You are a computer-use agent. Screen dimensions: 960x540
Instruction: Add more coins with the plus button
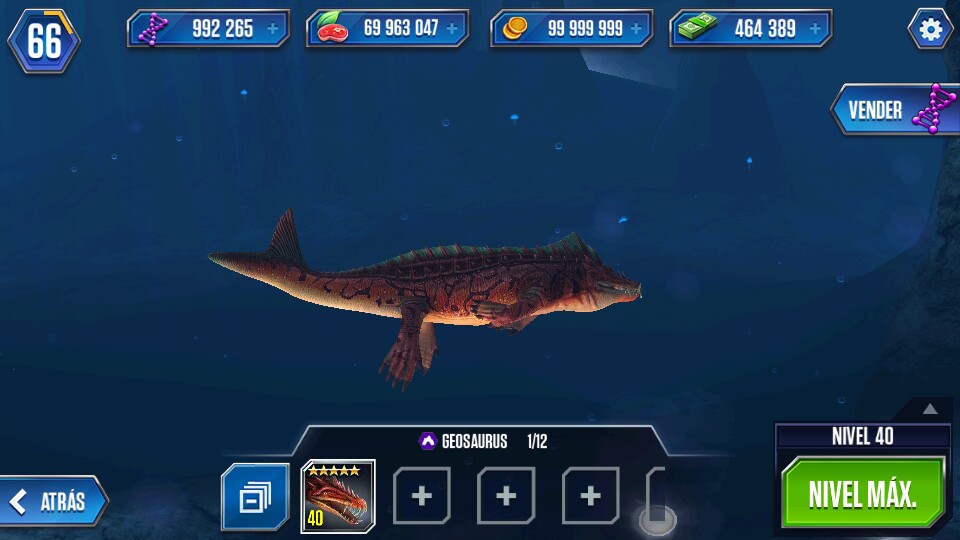pyautogui.click(x=636, y=29)
